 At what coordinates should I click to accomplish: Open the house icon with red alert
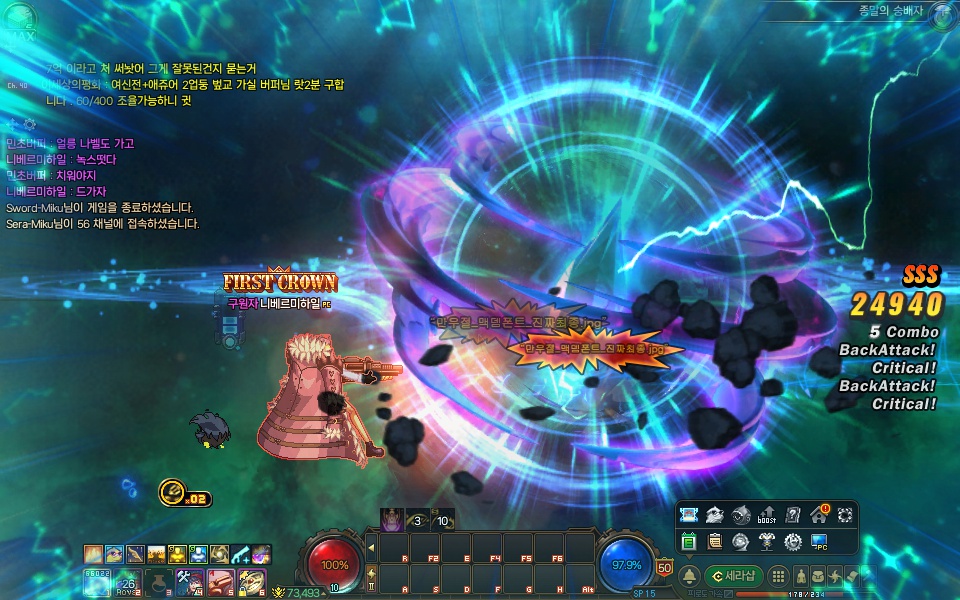[819, 515]
